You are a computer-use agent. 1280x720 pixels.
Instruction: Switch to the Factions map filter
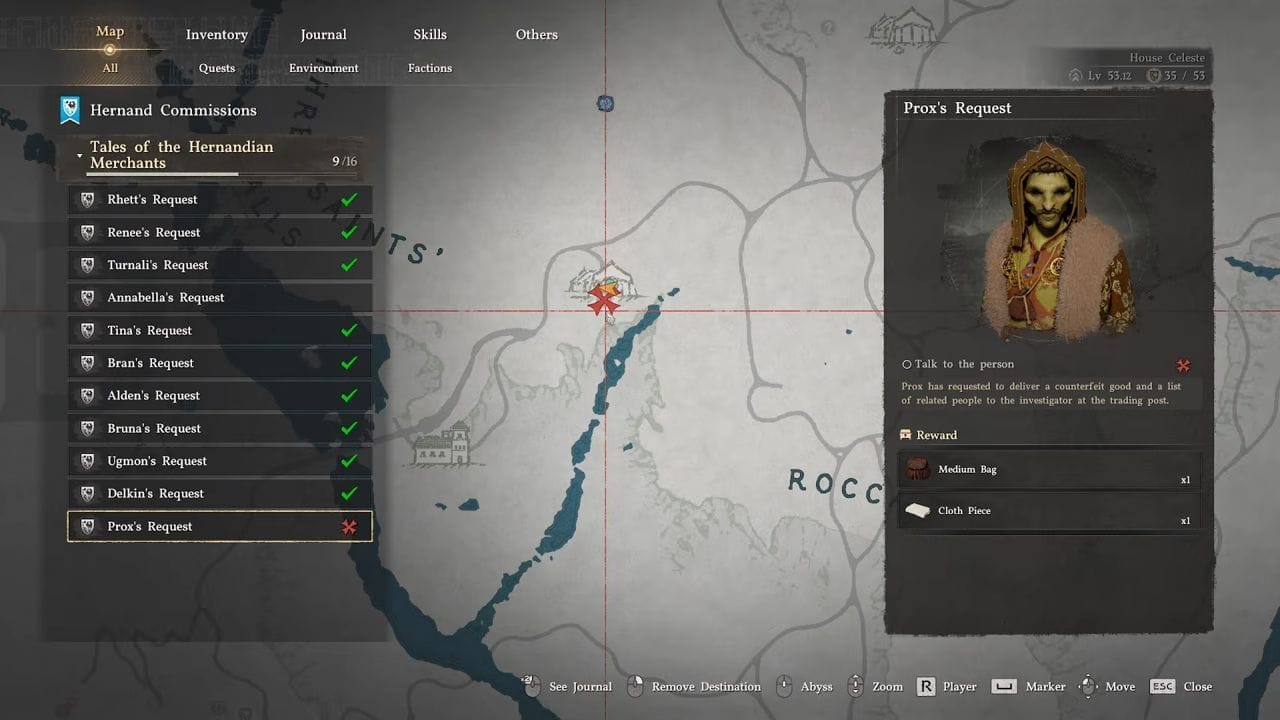[430, 68]
